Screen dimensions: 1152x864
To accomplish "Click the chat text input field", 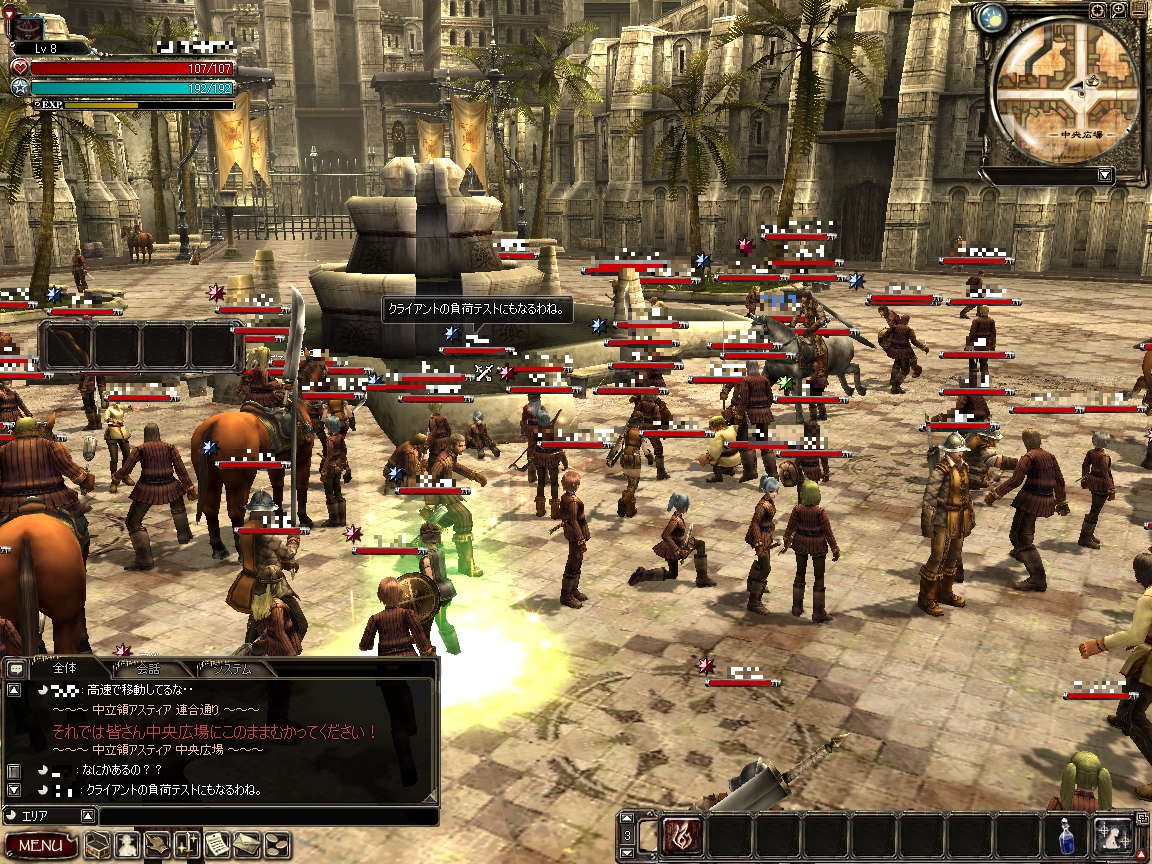I will [x=268, y=816].
